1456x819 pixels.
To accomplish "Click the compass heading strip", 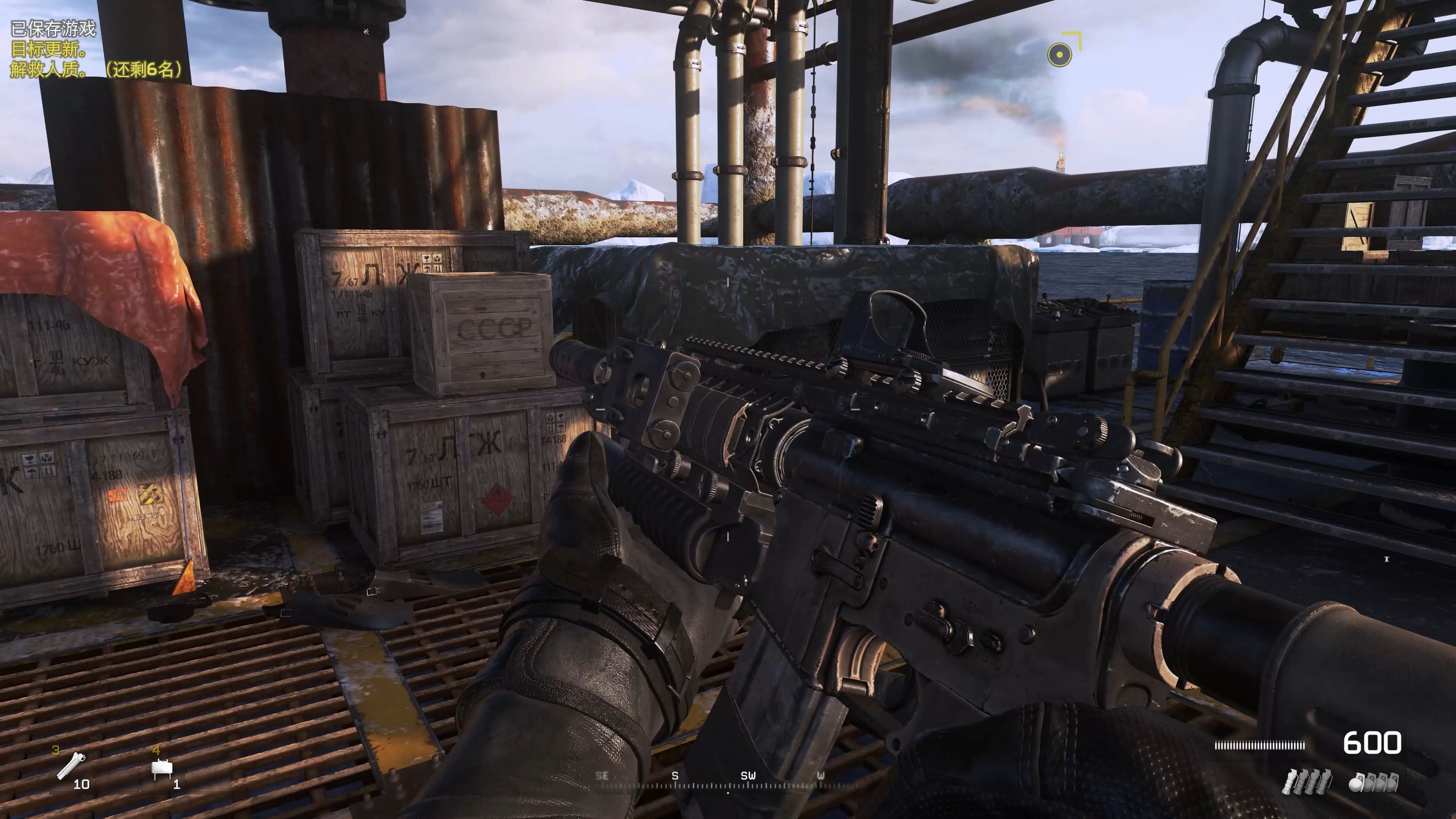I will [x=728, y=781].
